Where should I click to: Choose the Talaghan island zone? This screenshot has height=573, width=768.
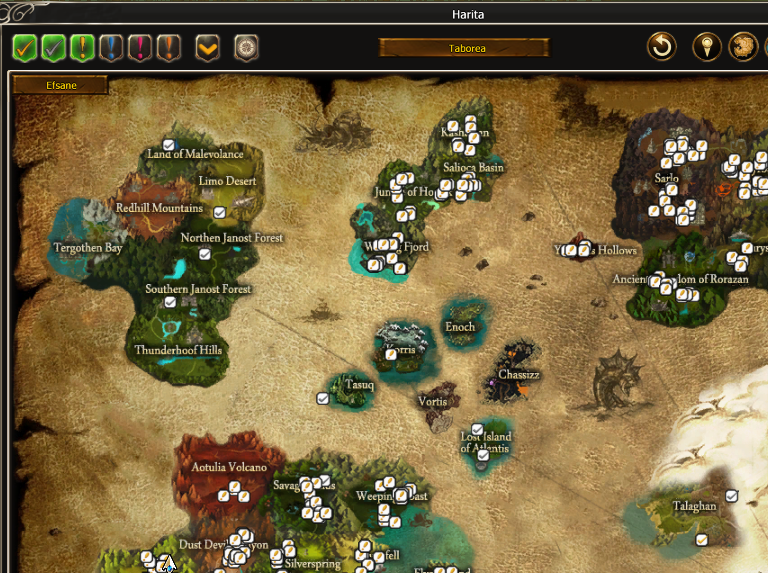(694, 506)
